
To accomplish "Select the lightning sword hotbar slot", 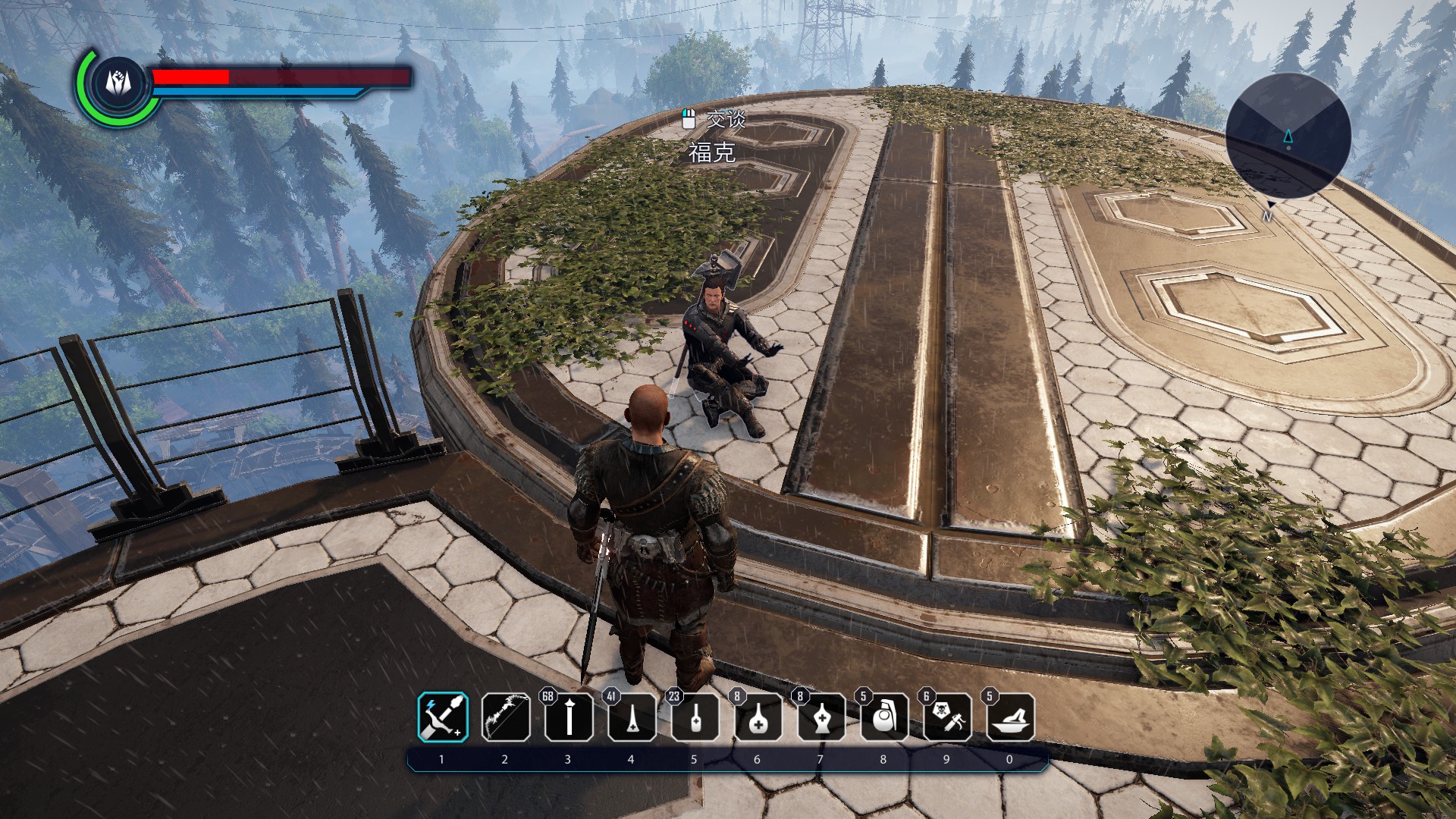I will click(x=443, y=717).
